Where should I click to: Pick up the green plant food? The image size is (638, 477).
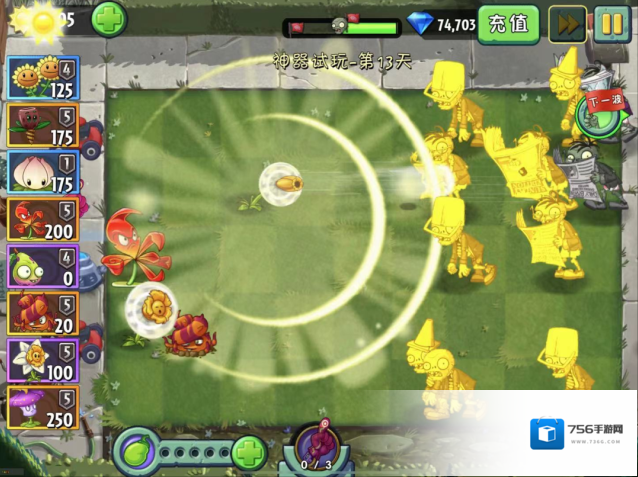(x=136, y=453)
